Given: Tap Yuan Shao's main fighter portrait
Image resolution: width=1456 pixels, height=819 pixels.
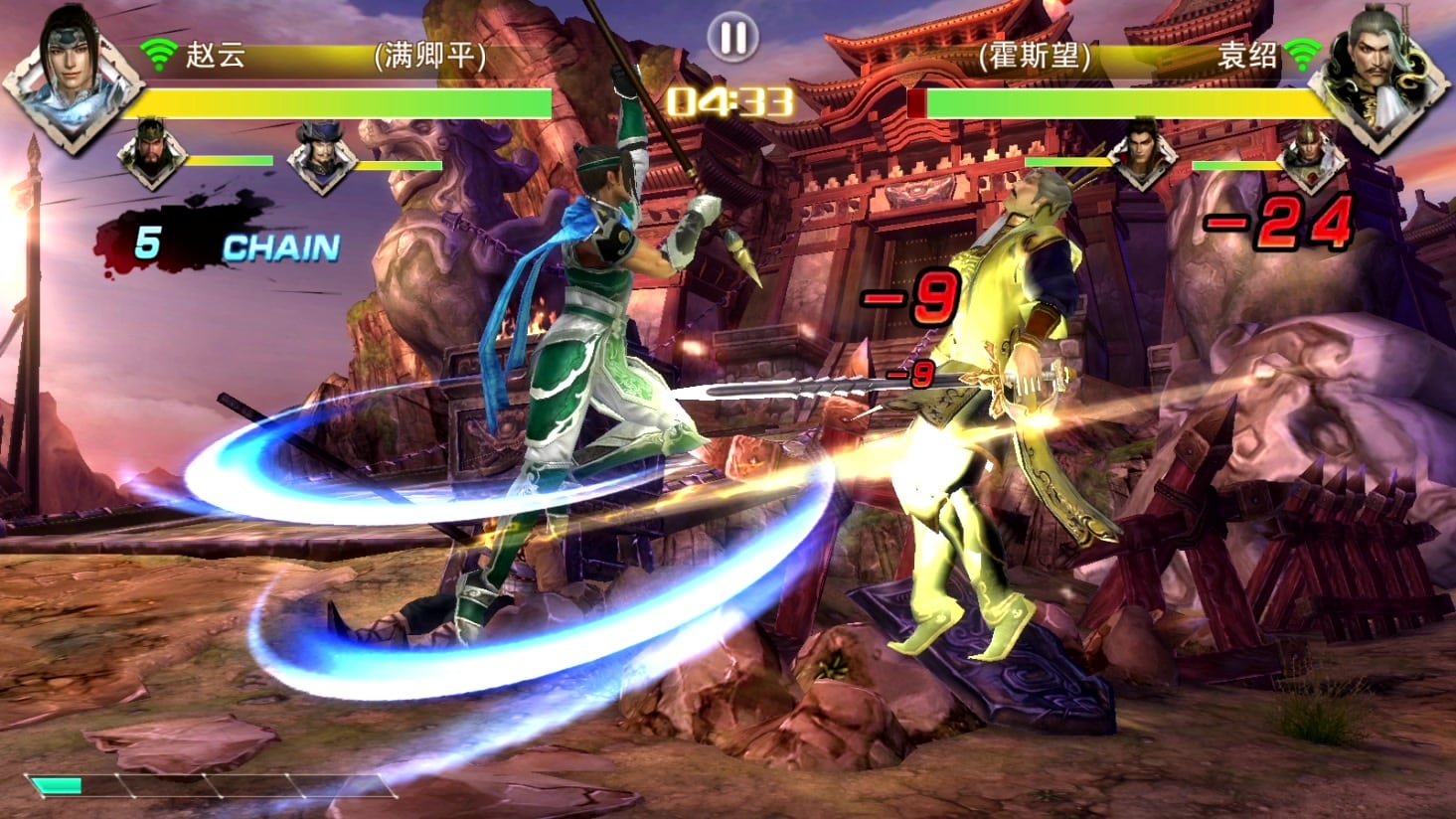Looking at the screenshot, I should click(1381, 78).
